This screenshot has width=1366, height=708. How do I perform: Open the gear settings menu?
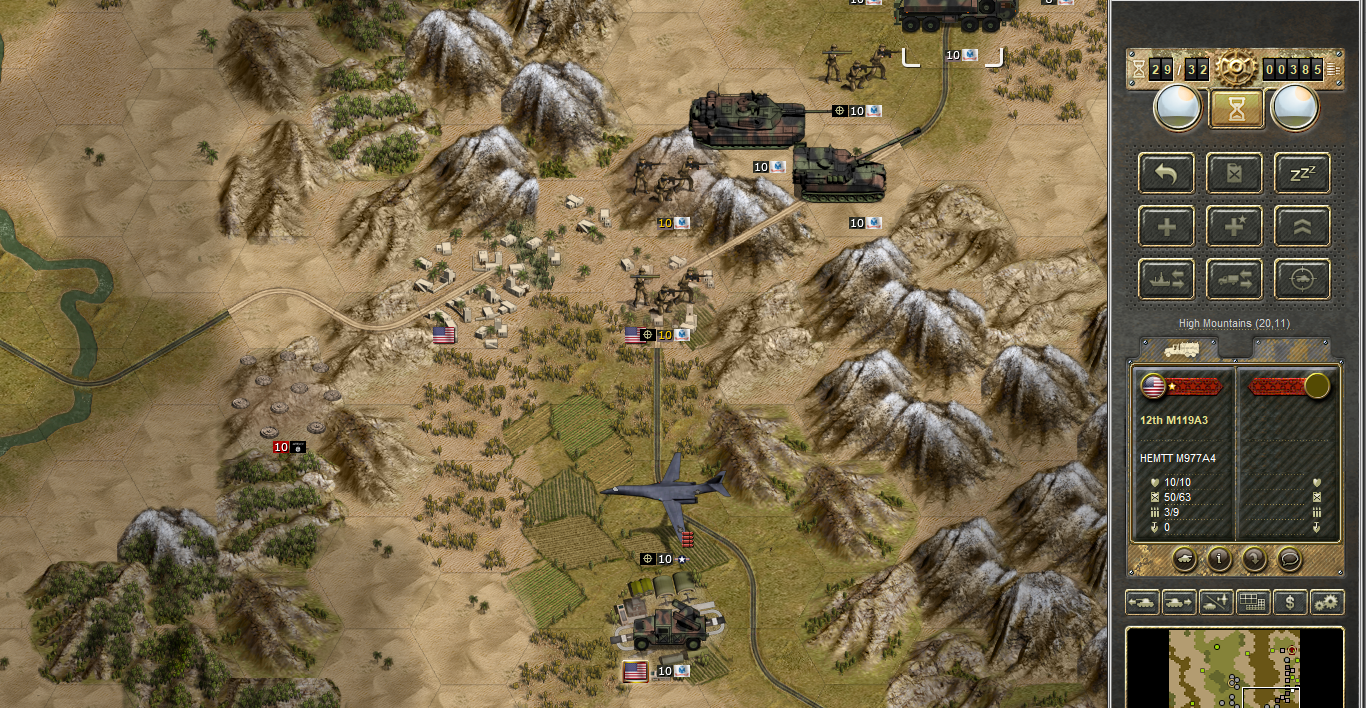(x=1326, y=602)
